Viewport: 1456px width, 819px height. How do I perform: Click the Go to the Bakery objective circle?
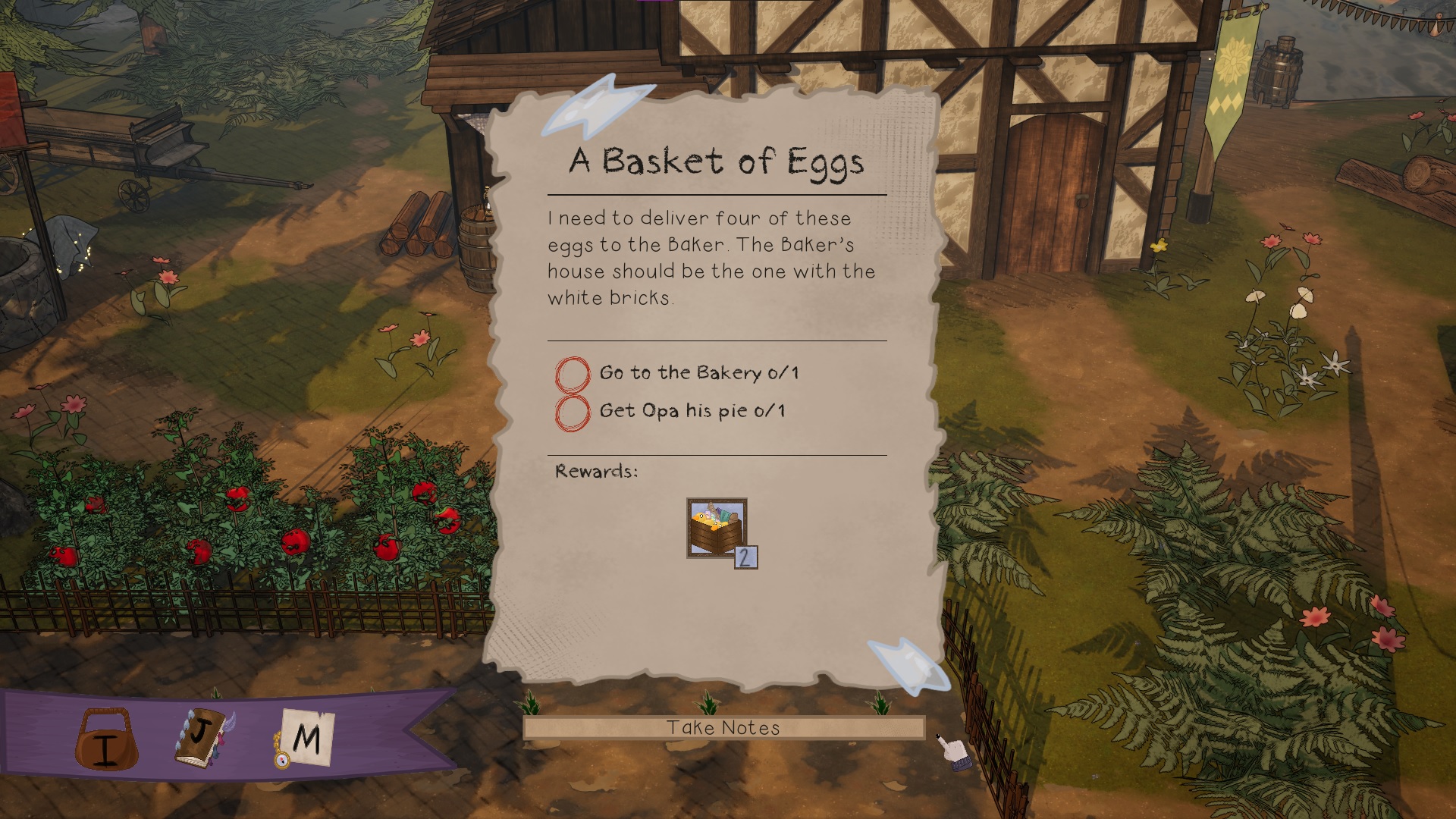point(573,374)
